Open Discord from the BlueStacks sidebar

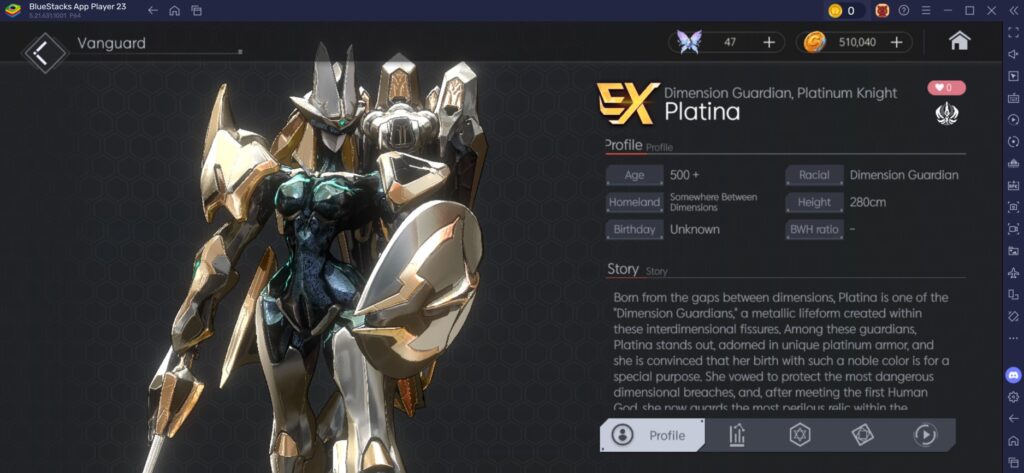1013,375
